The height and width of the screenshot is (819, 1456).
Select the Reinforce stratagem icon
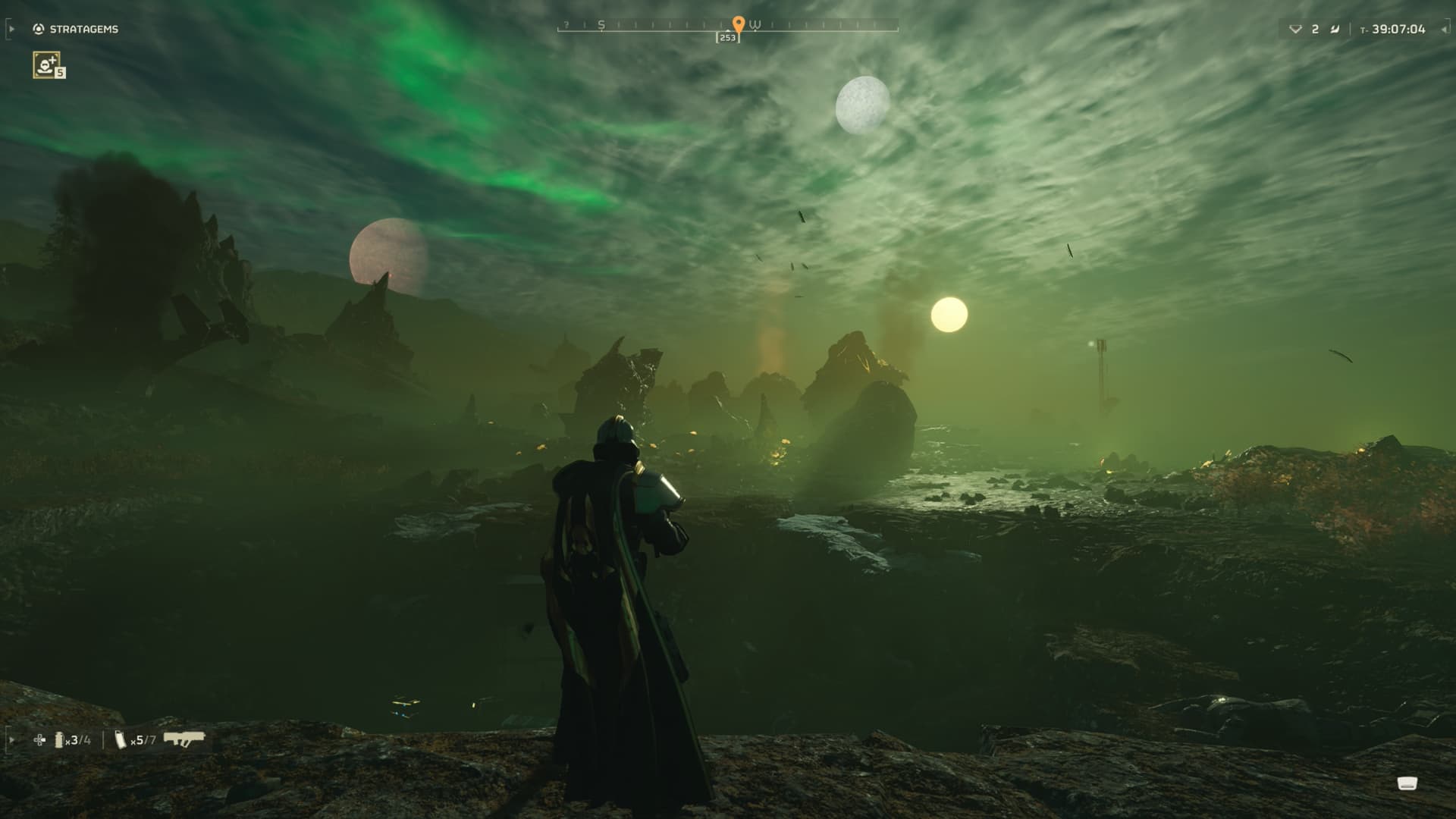(x=47, y=64)
